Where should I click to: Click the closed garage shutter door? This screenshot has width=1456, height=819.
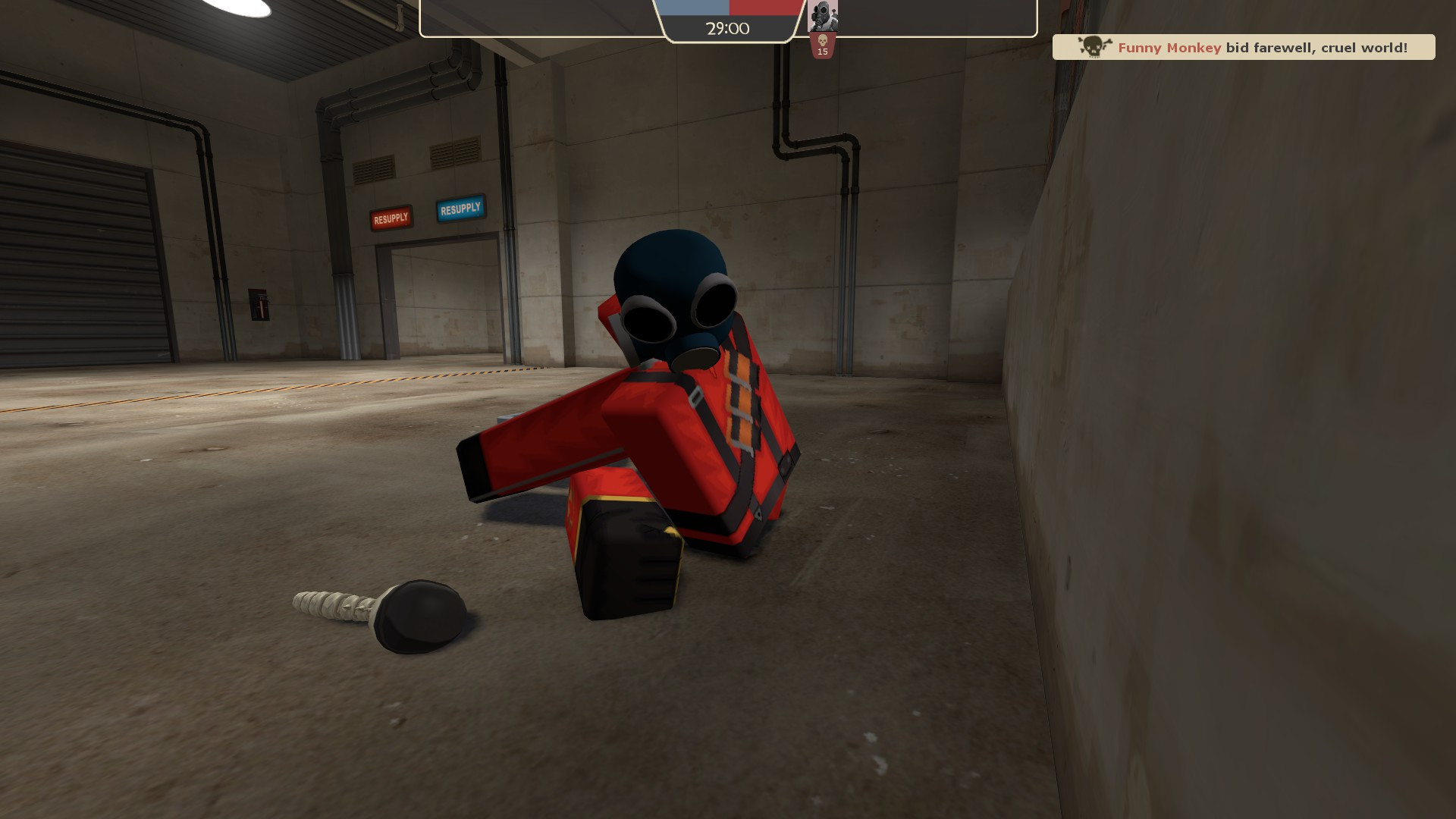pyautogui.click(x=83, y=250)
